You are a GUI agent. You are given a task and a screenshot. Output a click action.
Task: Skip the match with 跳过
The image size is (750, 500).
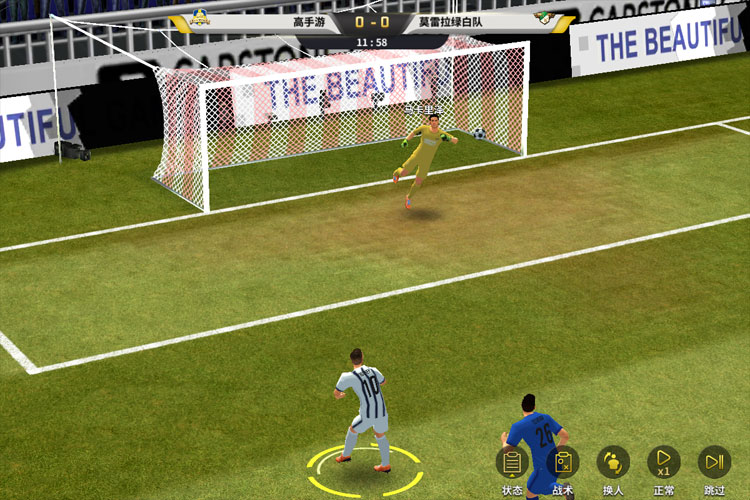point(714,463)
